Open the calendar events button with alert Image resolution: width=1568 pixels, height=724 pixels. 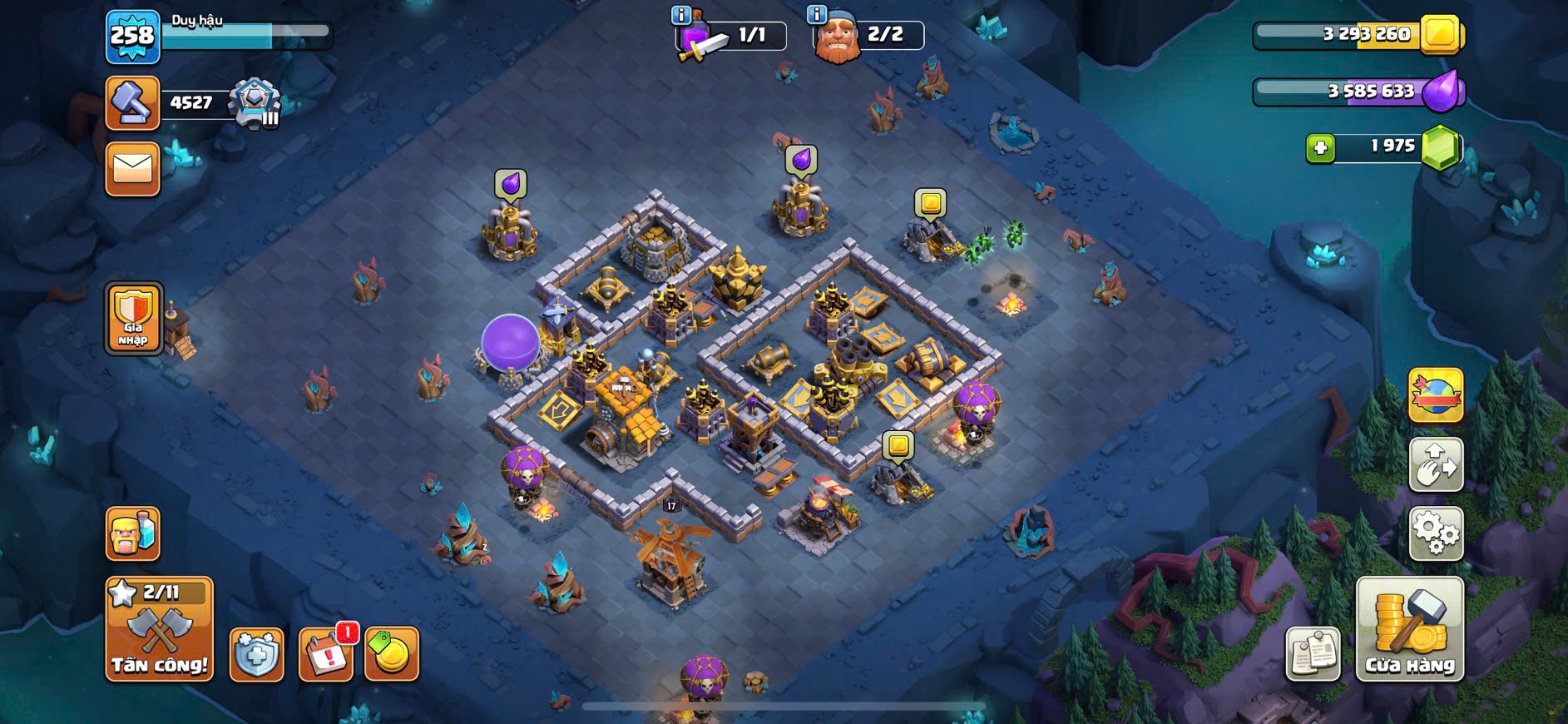pos(325,654)
